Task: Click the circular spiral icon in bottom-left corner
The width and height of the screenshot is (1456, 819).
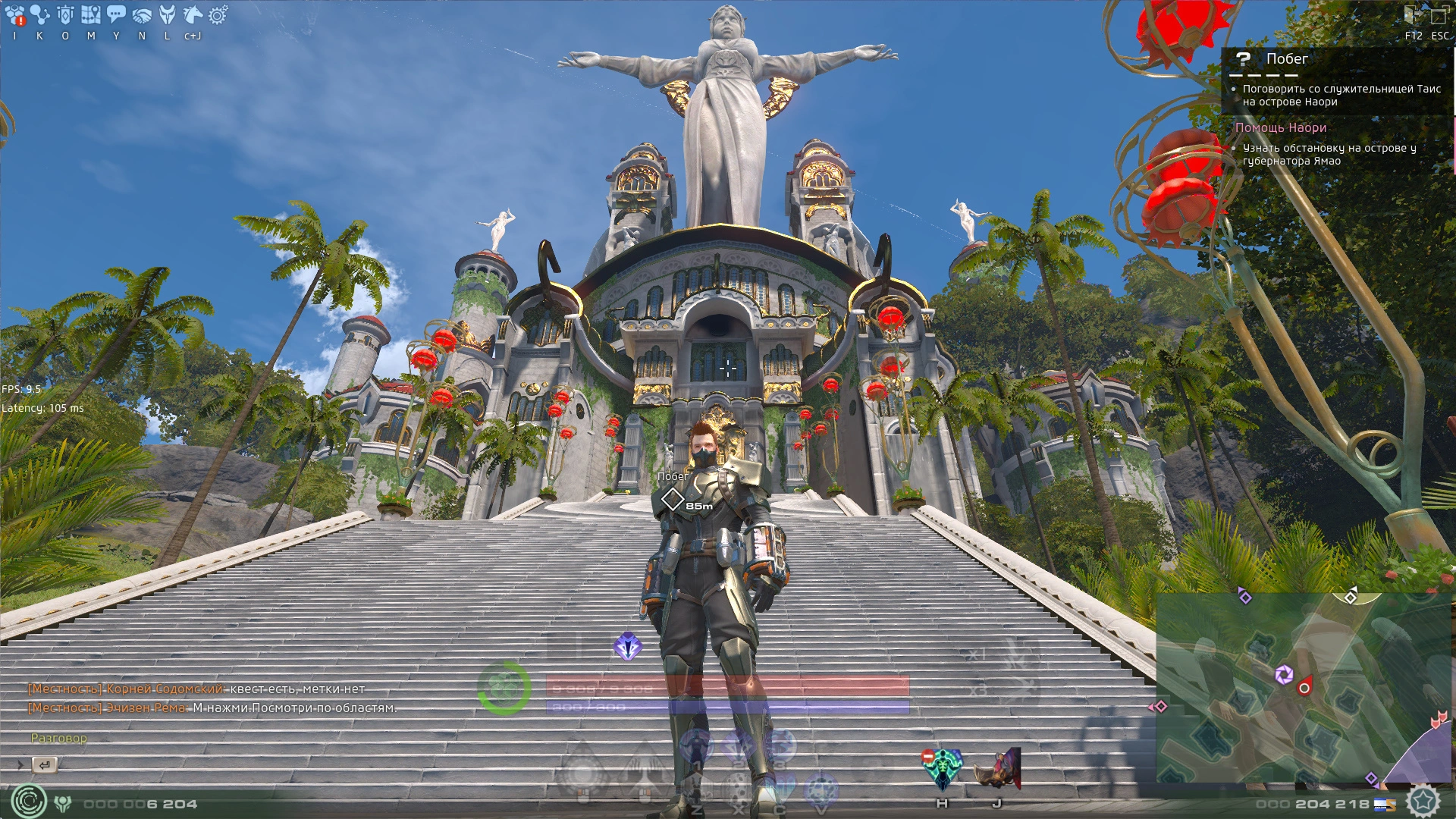Action: tap(29, 802)
